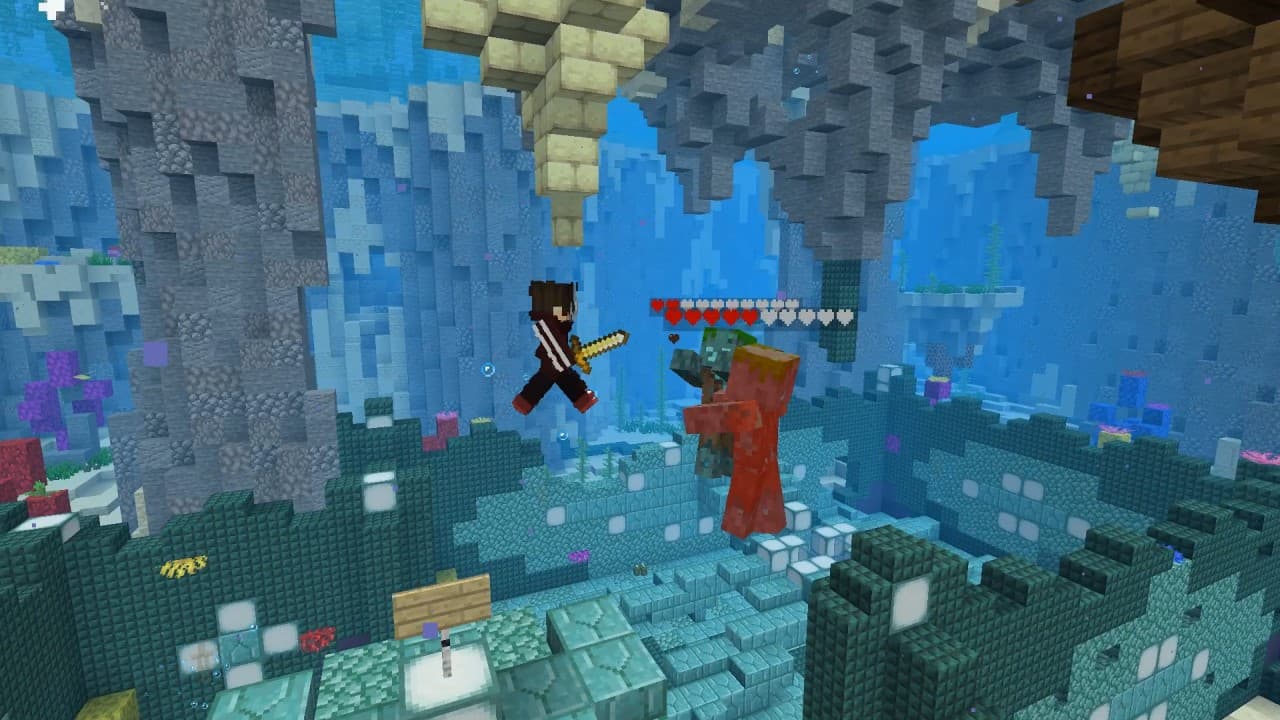The image size is (1280, 720).
Task: Click the golden sword held by the player
Action: (x=600, y=344)
